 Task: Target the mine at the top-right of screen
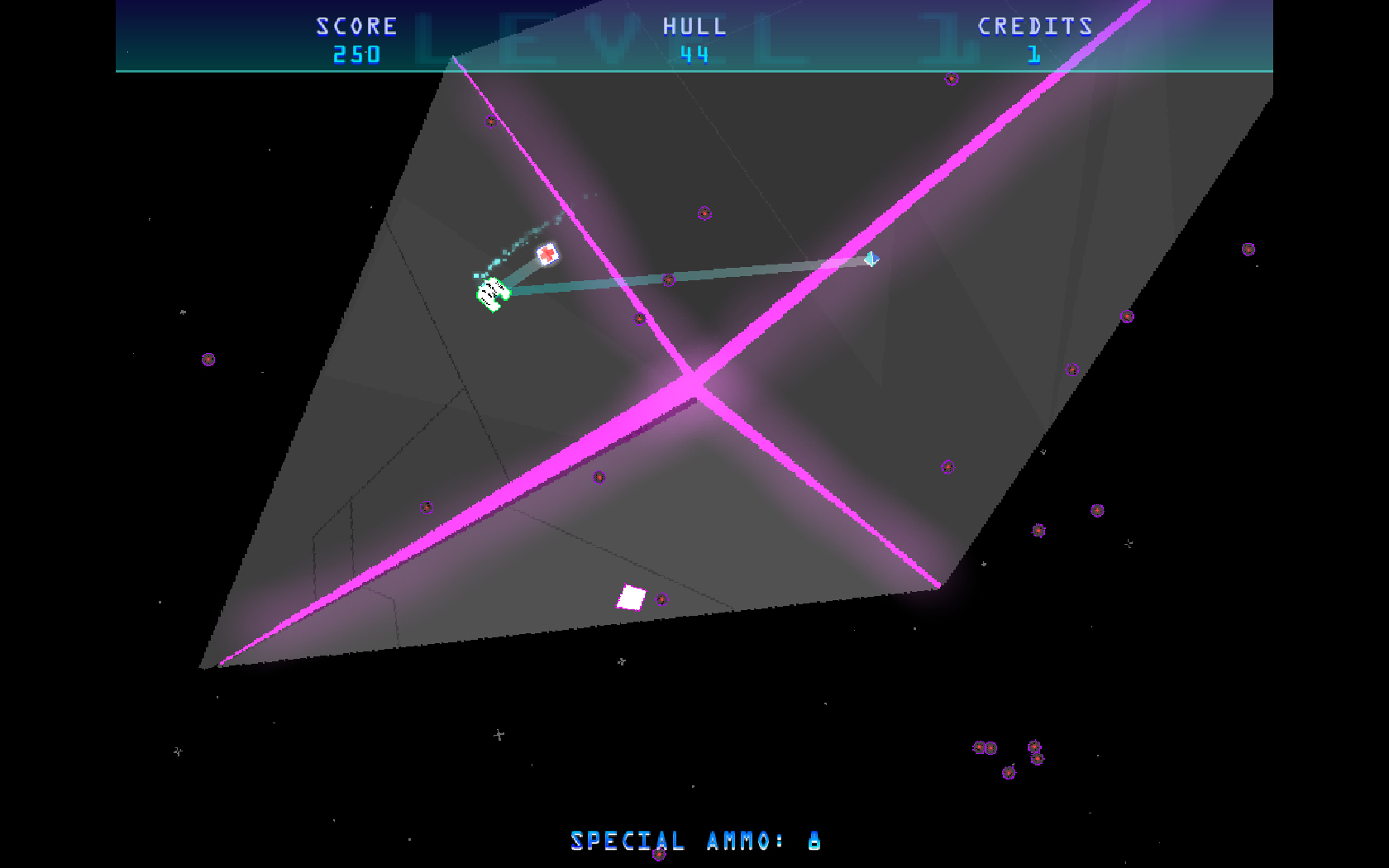pos(1247,249)
